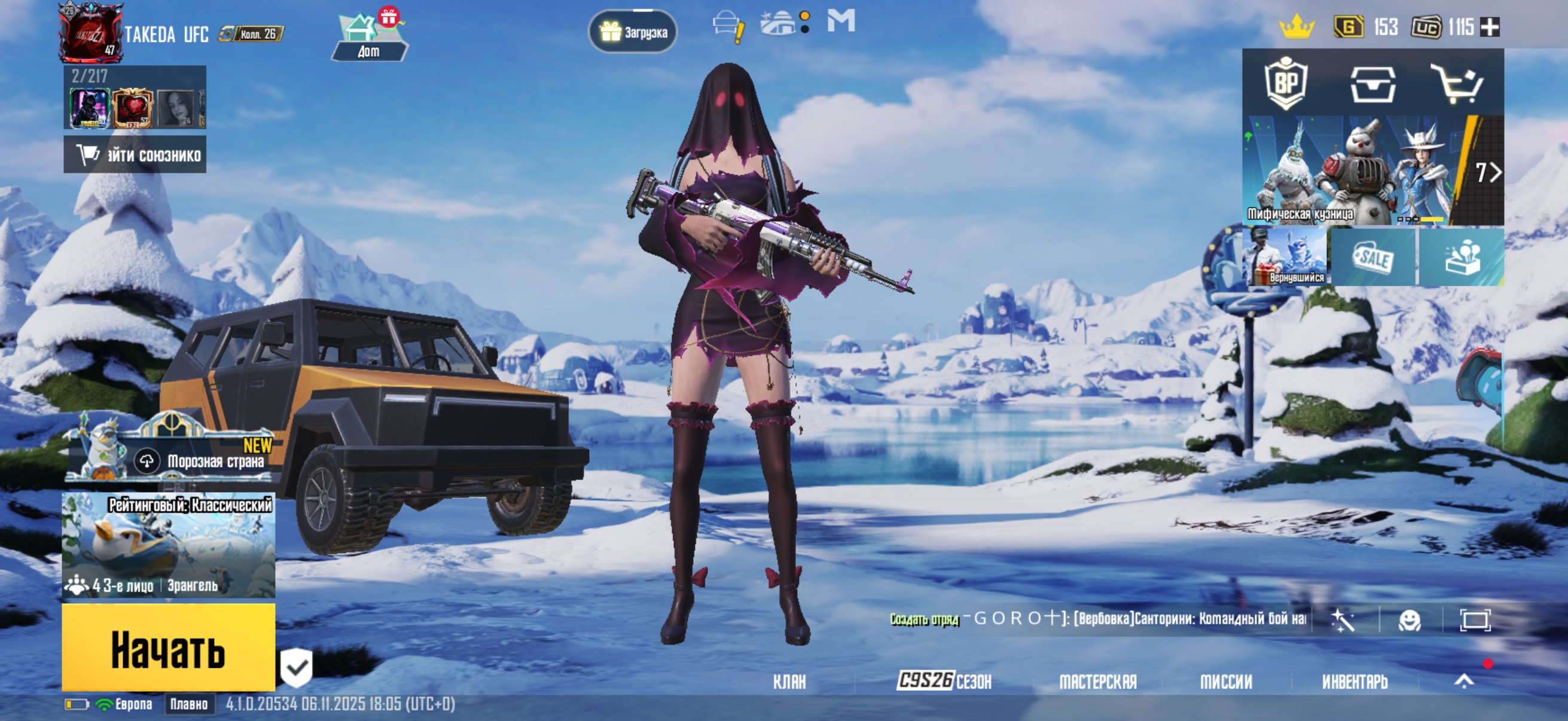Open the C9S26 Сезон tab
1568x721 pixels.
[944, 681]
